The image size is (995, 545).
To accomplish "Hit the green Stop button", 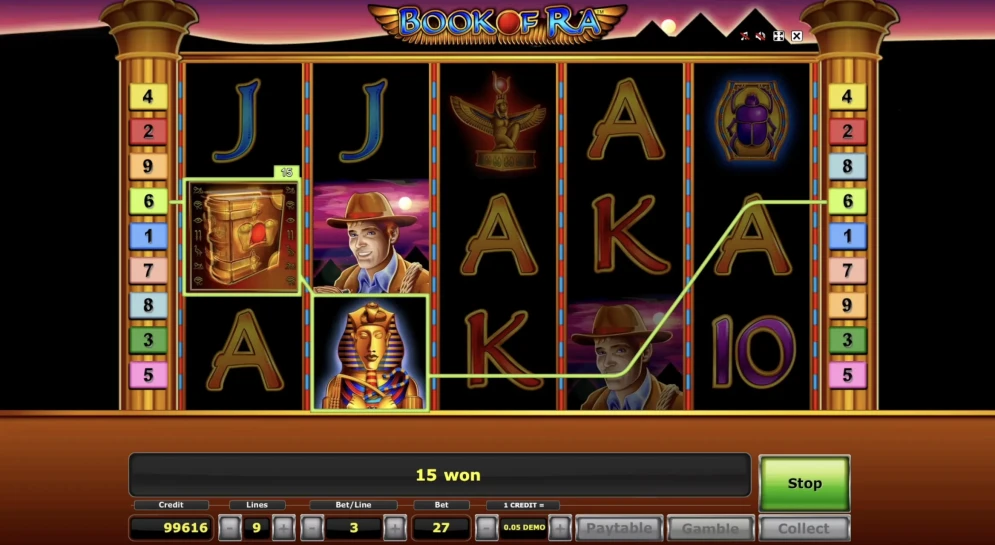I will pos(804,483).
